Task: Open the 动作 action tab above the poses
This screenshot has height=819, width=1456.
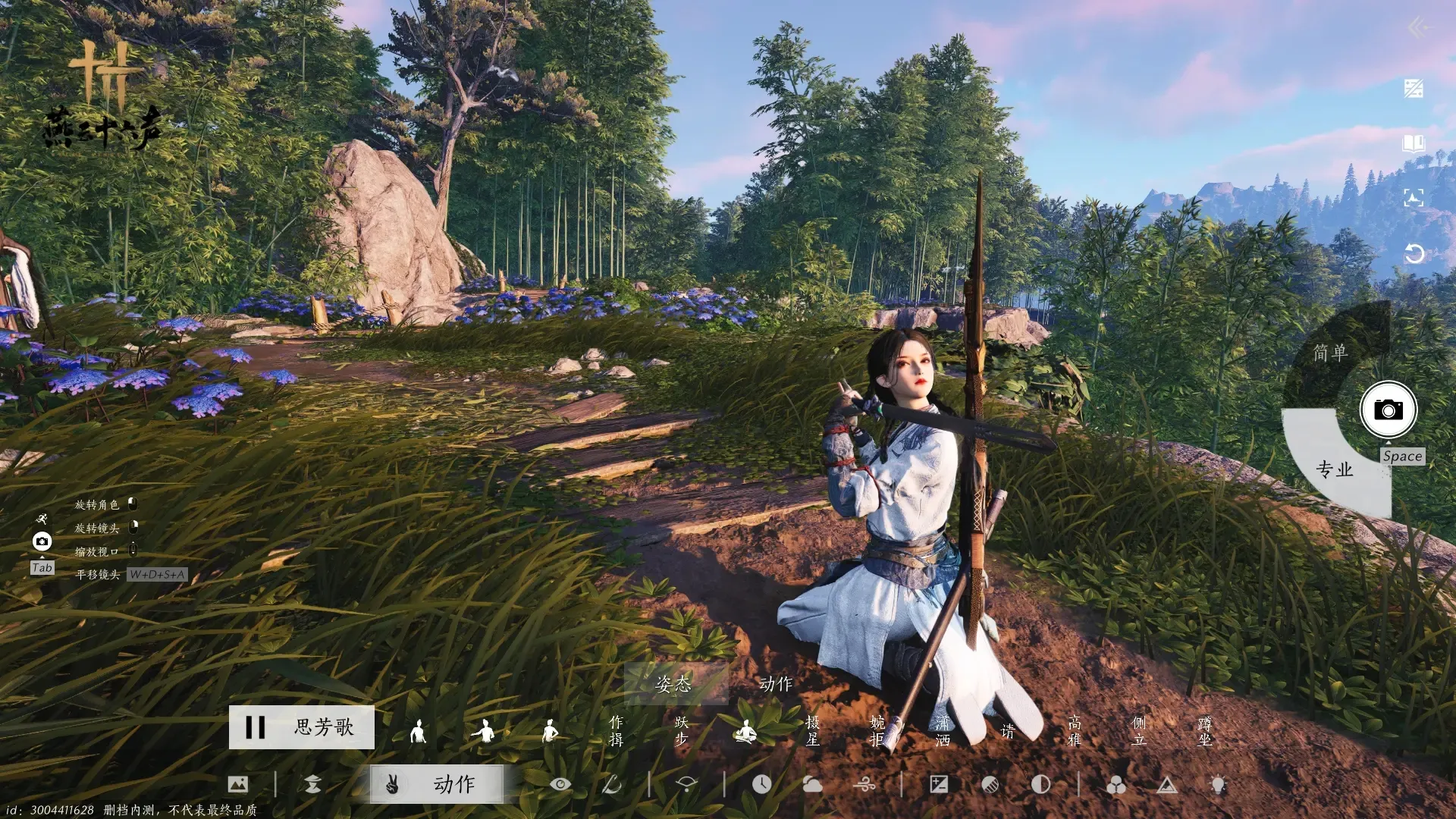Action: 776,684
